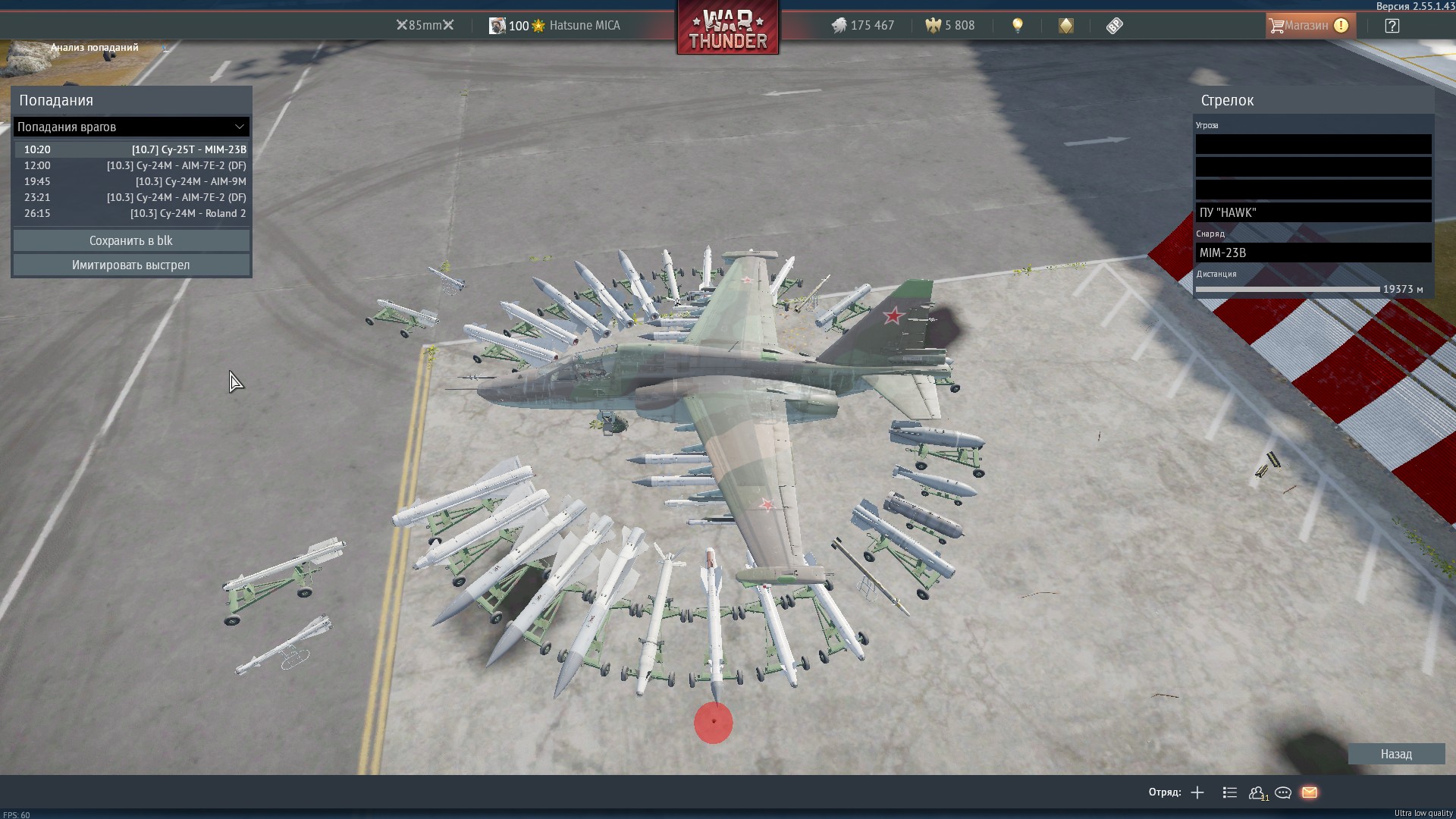Click the light bulb icon
This screenshot has width=1456, height=819.
coord(1018,26)
